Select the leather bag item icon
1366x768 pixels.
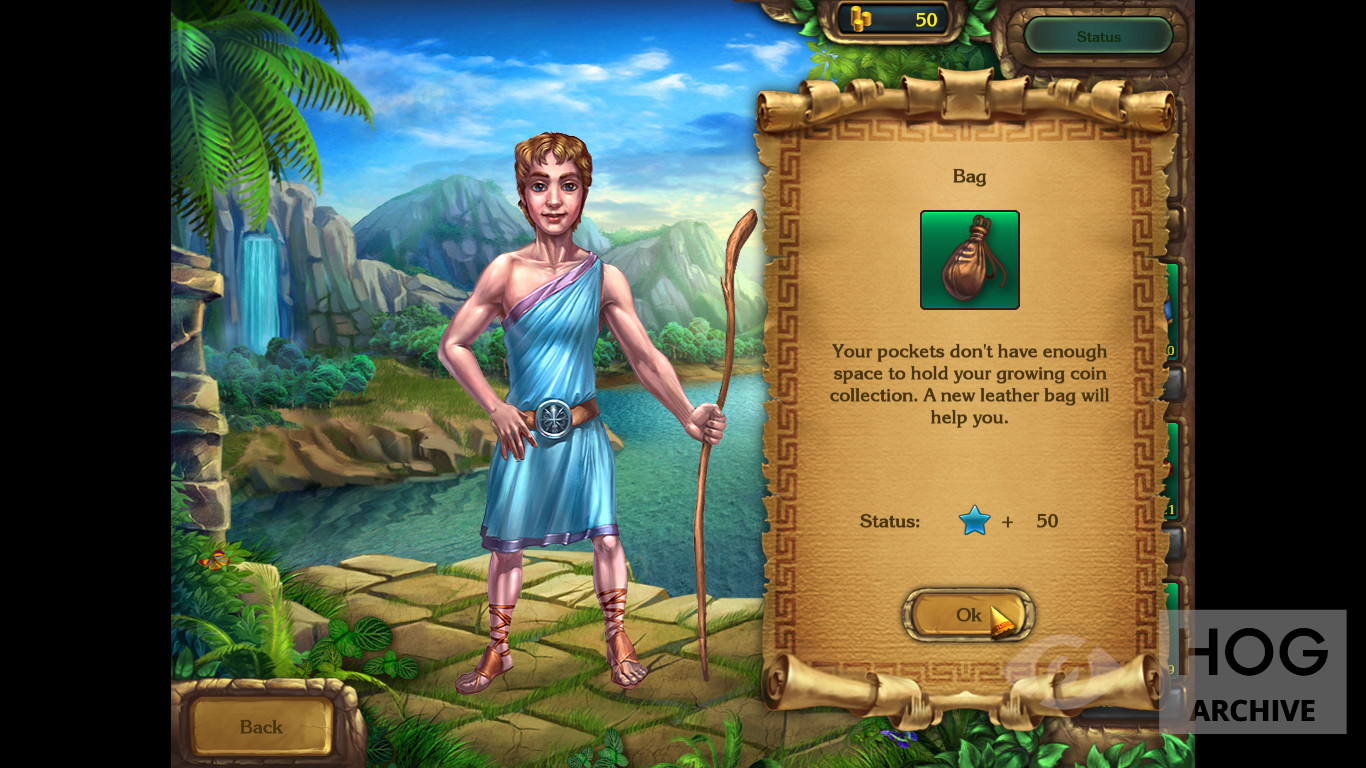click(x=969, y=260)
